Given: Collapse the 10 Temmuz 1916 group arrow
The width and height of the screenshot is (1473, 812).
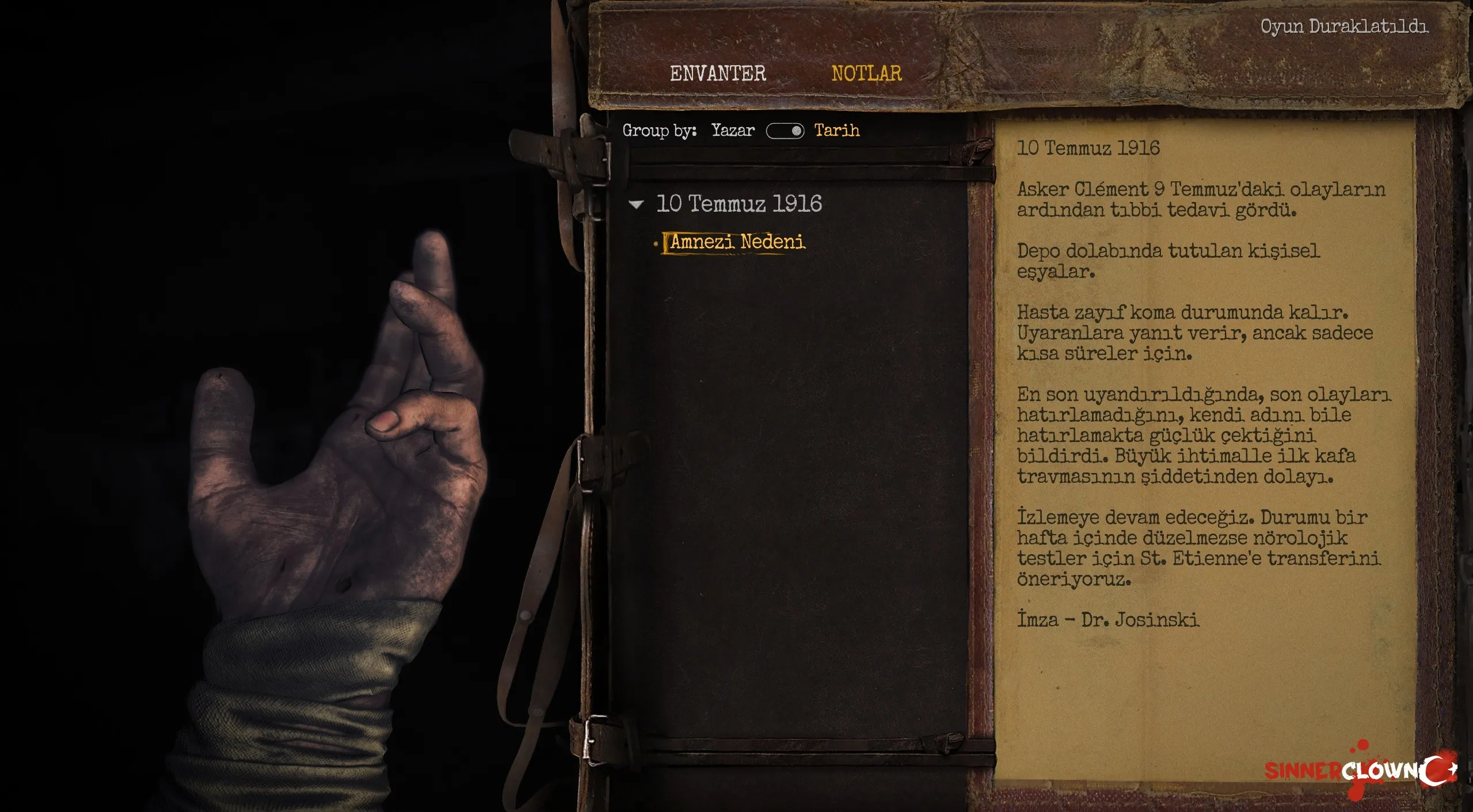Looking at the screenshot, I should (636, 204).
